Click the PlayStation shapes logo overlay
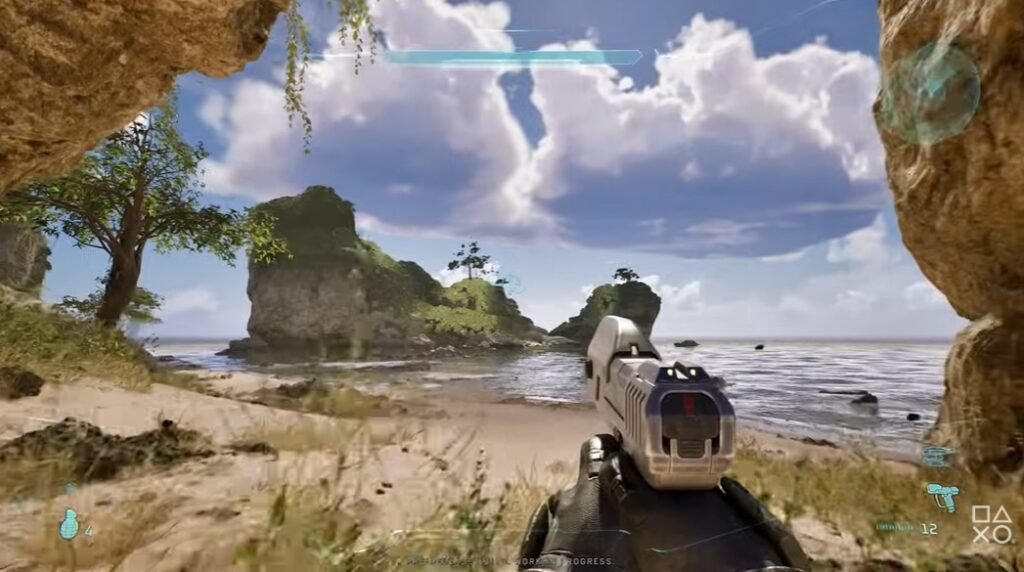The height and width of the screenshot is (572, 1024). coord(991,523)
